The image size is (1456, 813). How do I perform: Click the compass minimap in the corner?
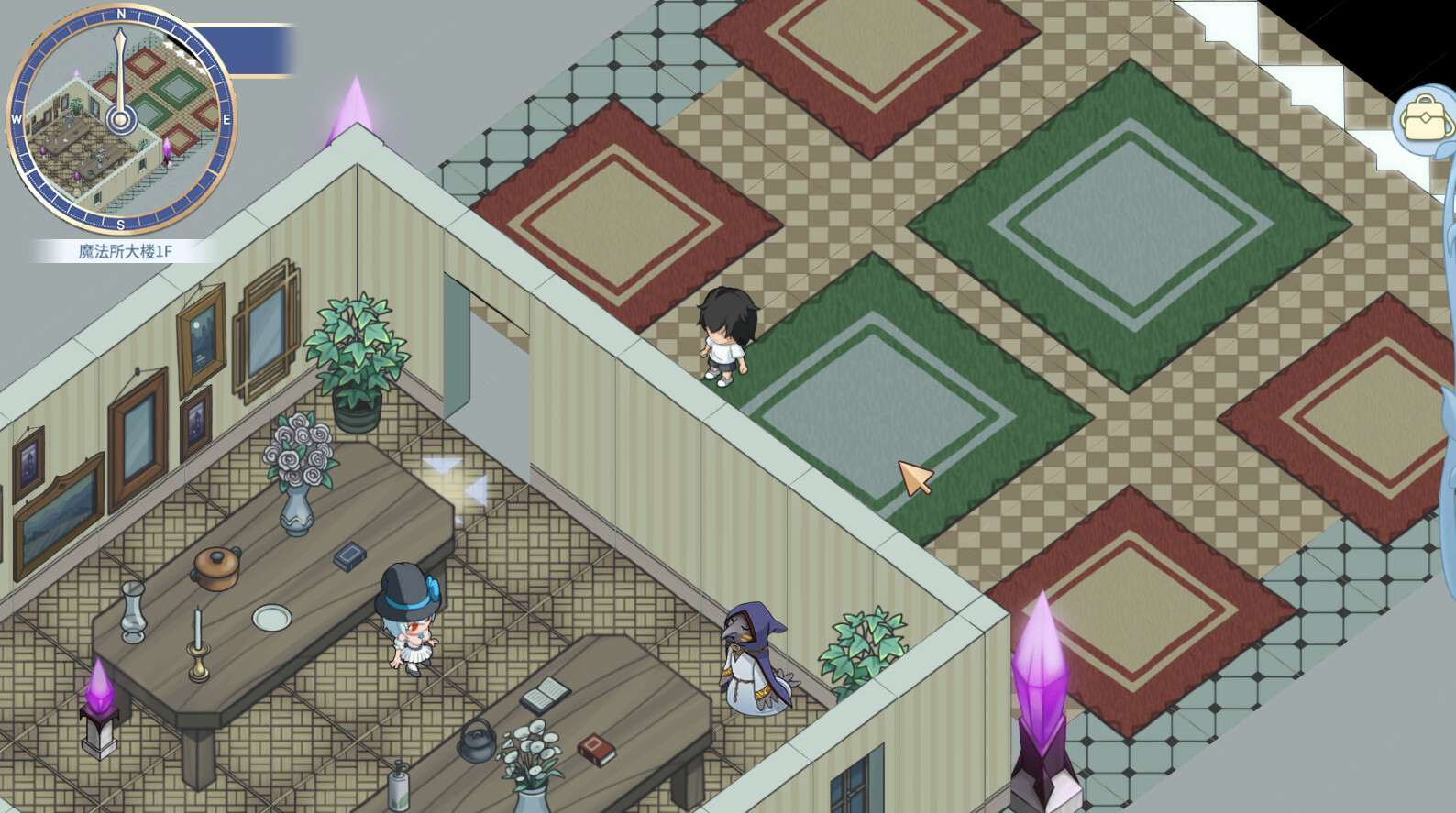point(121,119)
